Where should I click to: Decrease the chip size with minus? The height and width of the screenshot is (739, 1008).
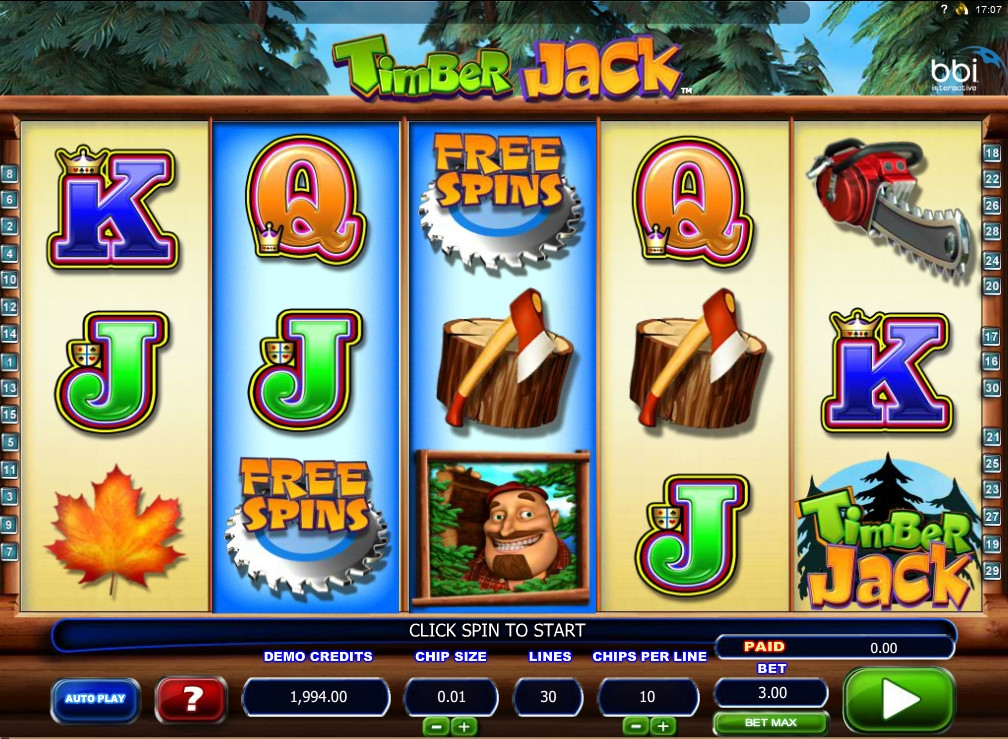click(437, 726)
